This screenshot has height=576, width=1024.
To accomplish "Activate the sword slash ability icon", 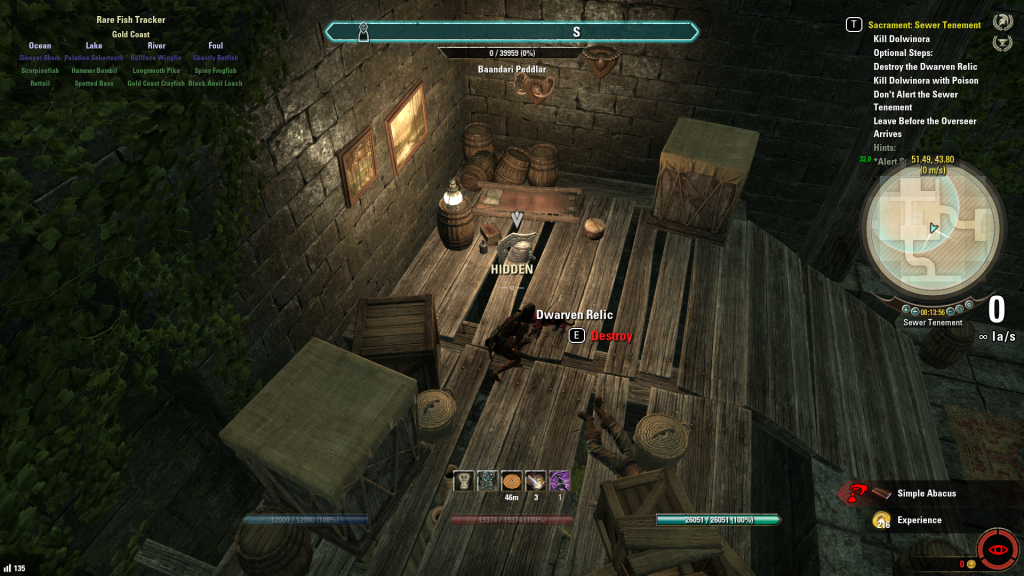I will 535,480.
